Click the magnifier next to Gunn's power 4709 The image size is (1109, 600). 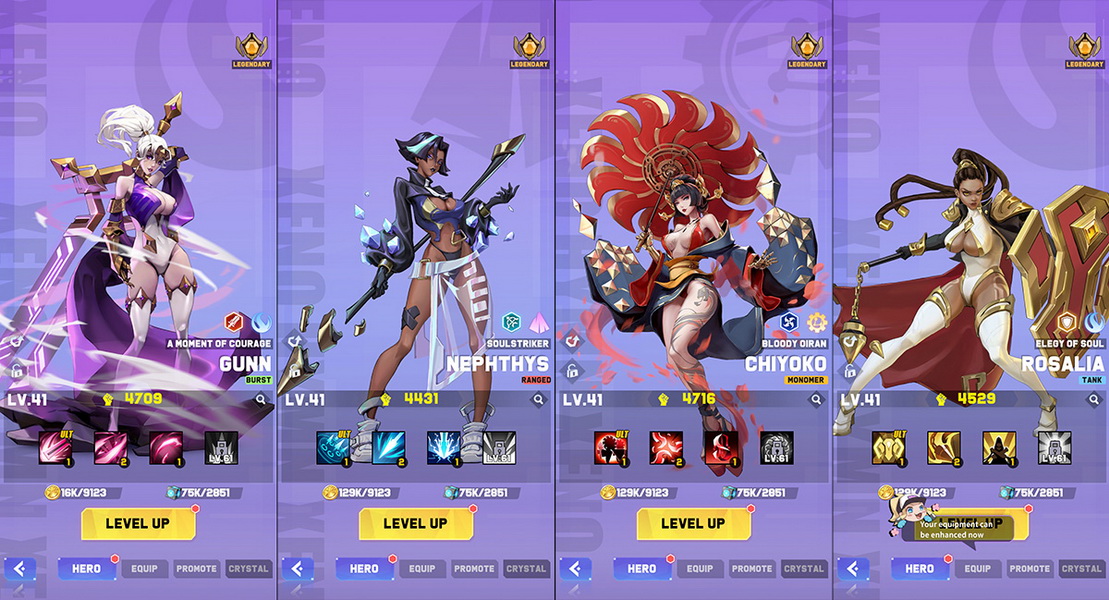(x=261, y=400)
